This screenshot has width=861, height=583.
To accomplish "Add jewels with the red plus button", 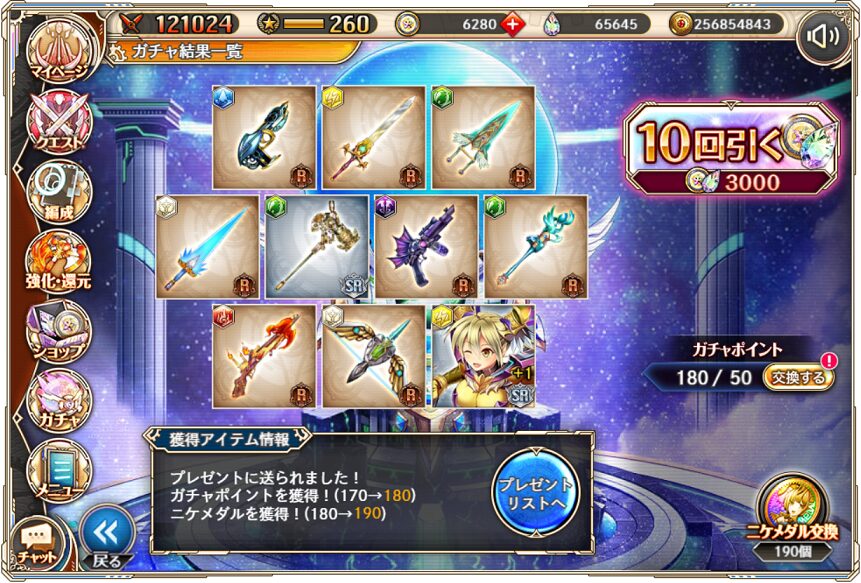I will [x=514, y=23].
